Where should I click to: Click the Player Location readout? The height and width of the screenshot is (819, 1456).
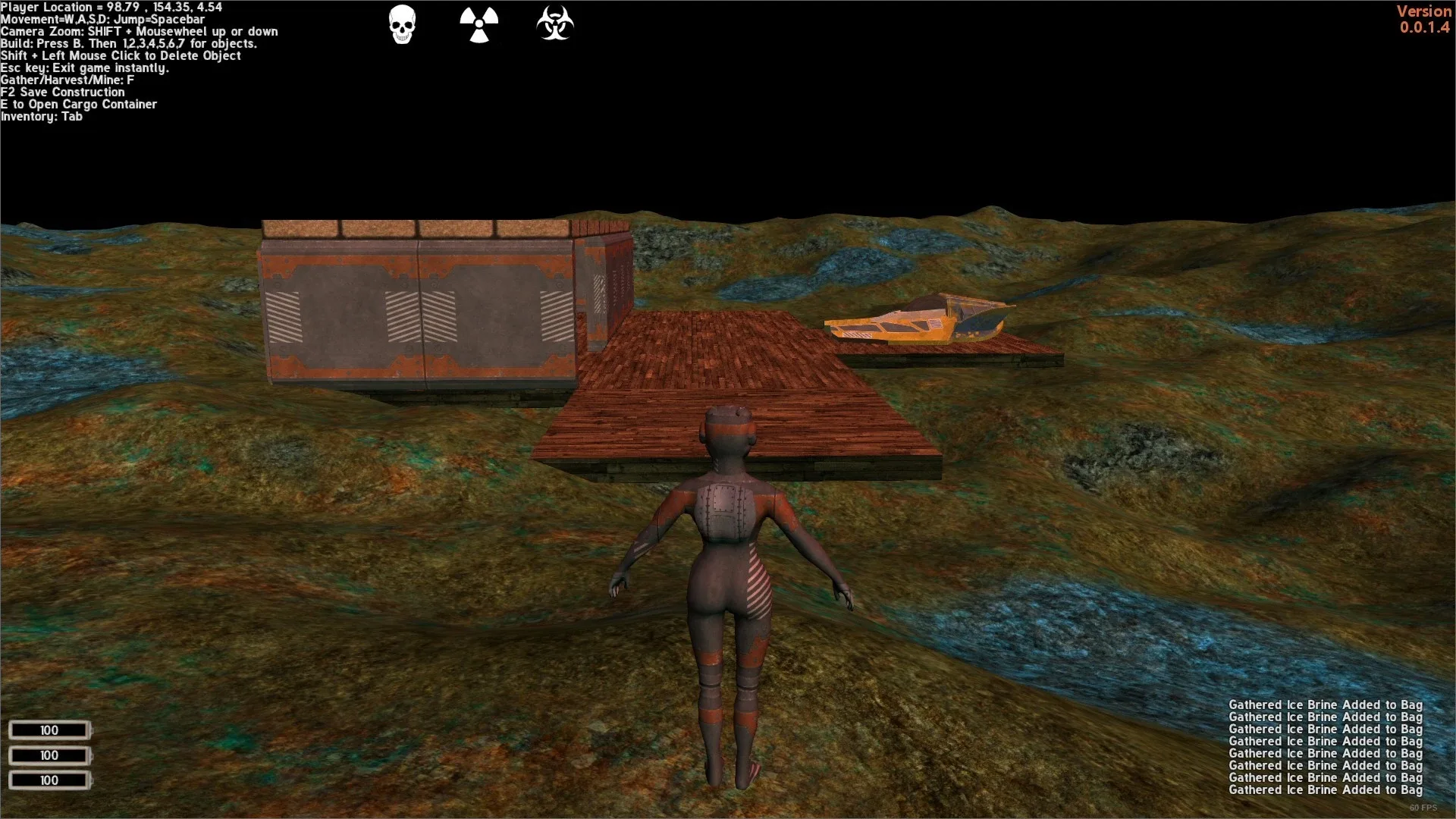pos(111,7)
